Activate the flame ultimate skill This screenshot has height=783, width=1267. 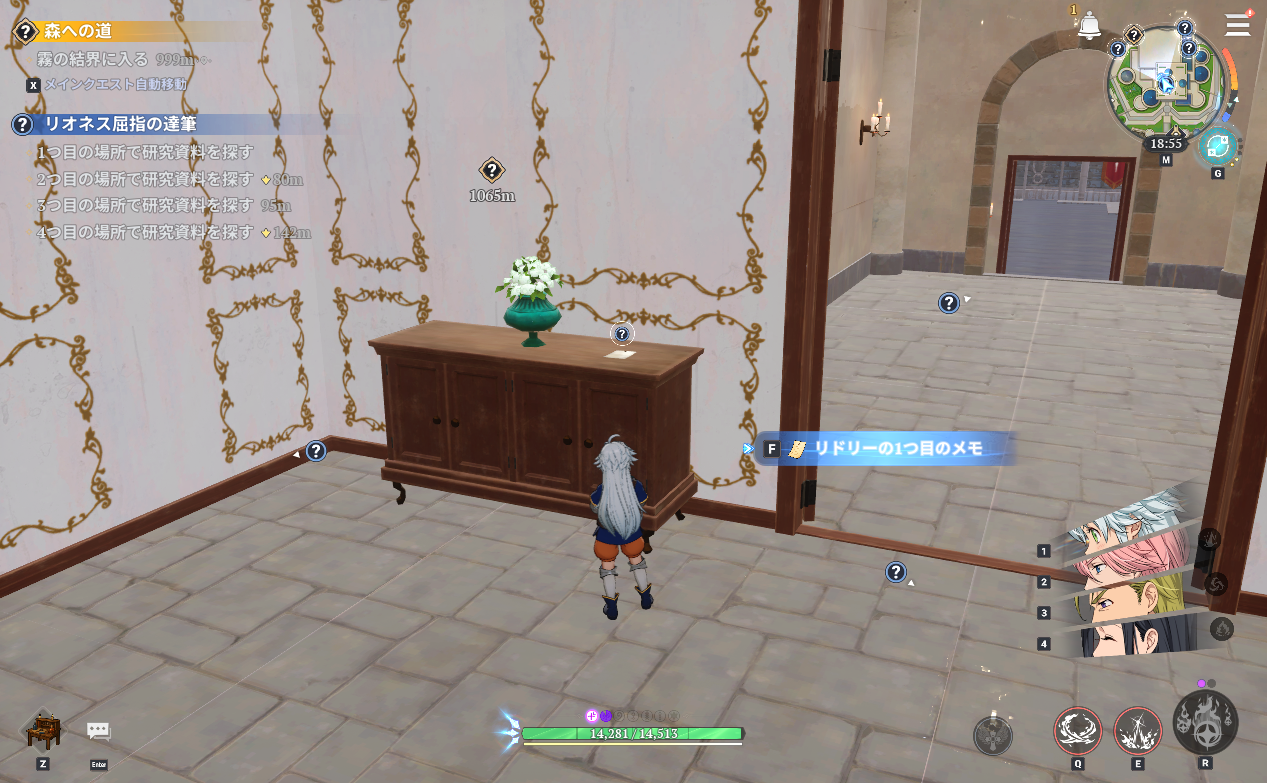click(x=1205, y=722)
